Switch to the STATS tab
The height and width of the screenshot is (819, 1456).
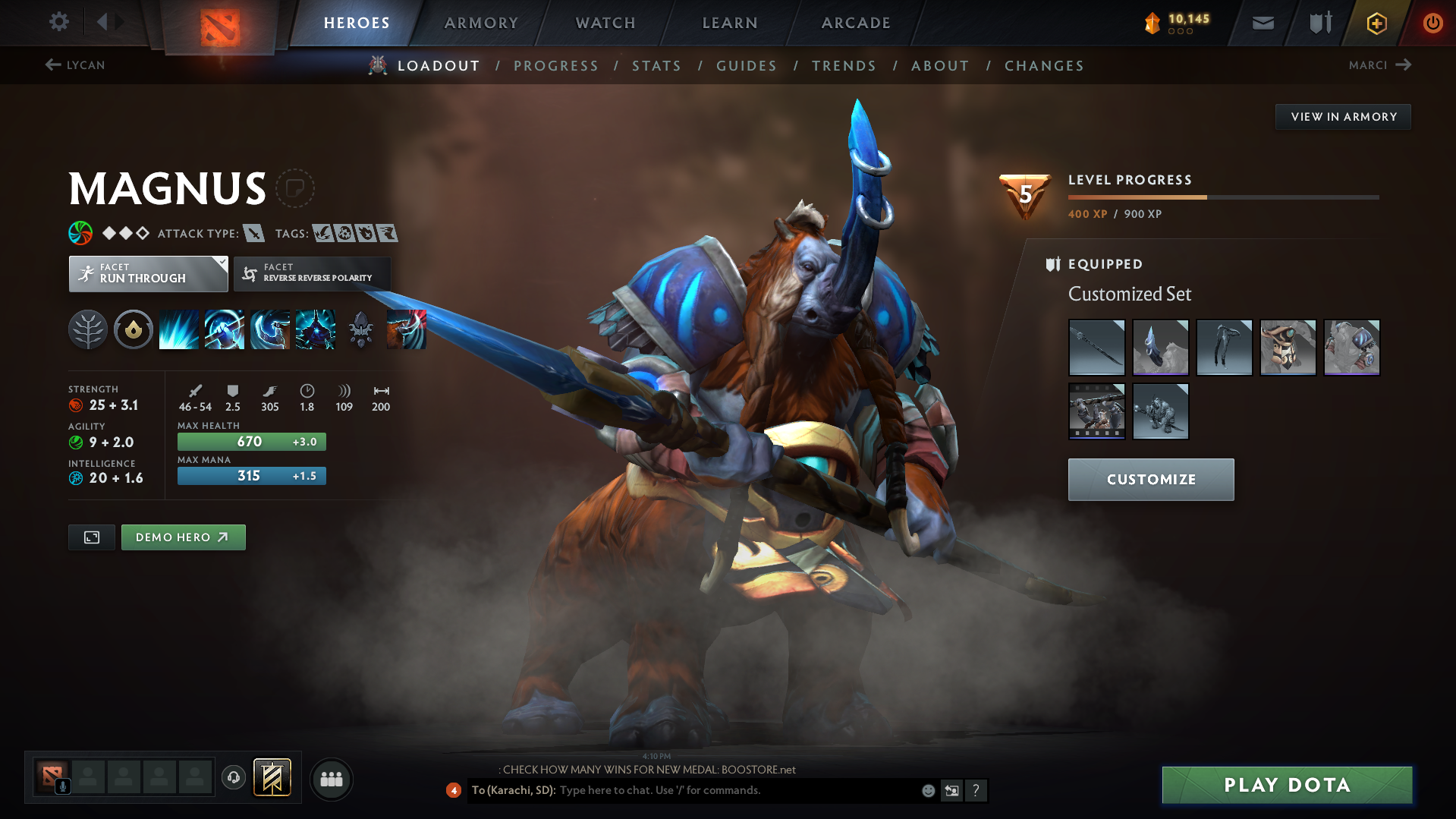pos(656,65)
